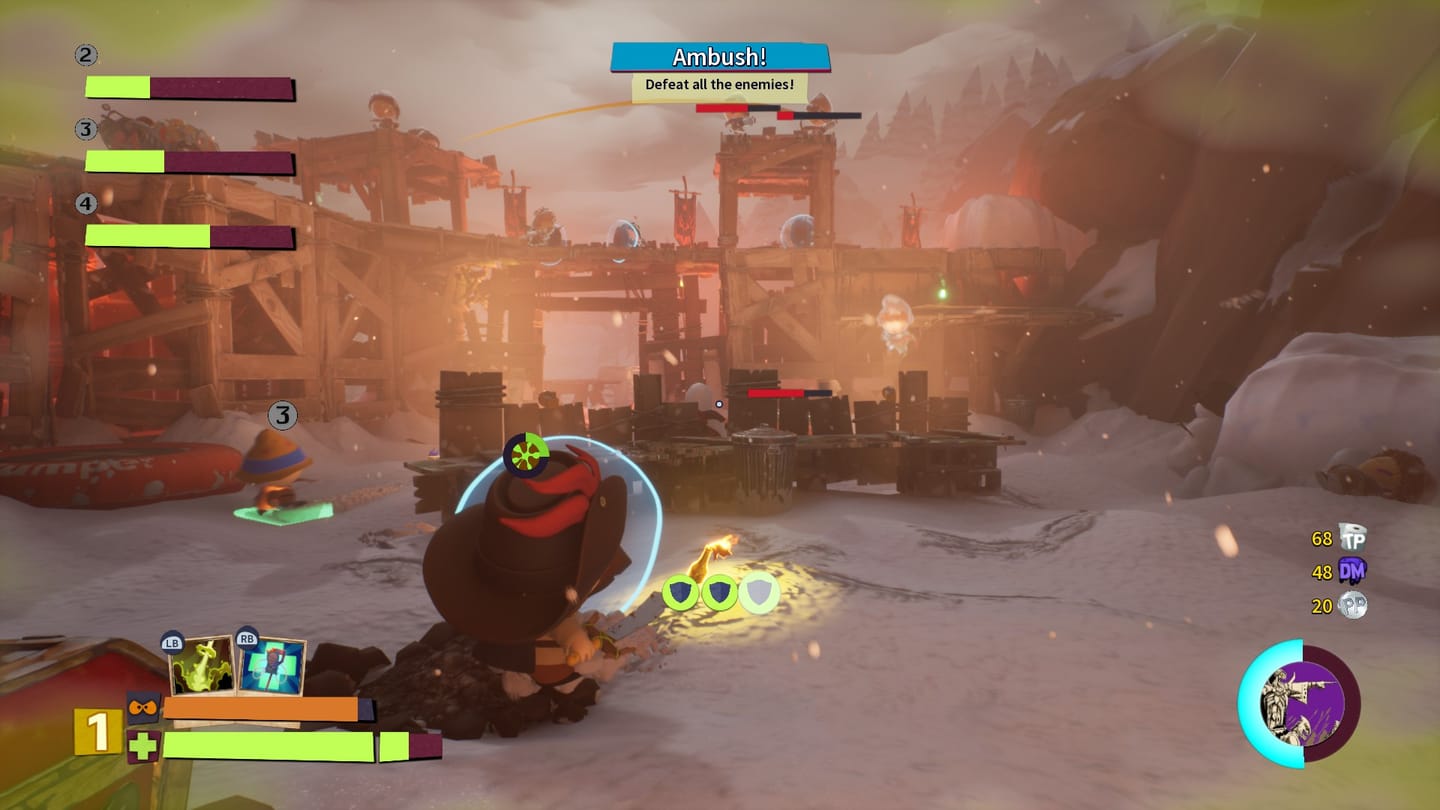
Task: Click the green plus health icon
Action: 143,746
